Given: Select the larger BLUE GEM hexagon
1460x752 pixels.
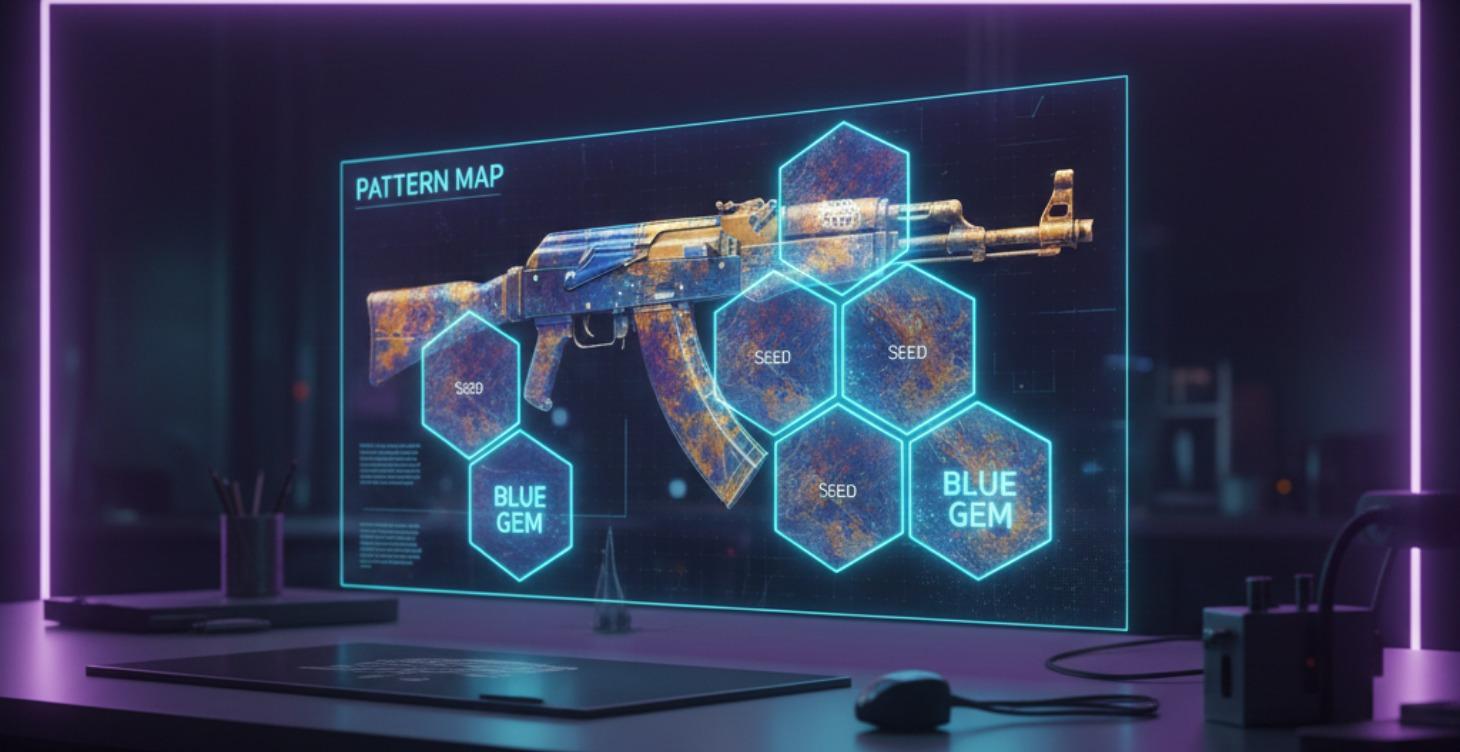Looking at the screenshot, I should 979,492.
